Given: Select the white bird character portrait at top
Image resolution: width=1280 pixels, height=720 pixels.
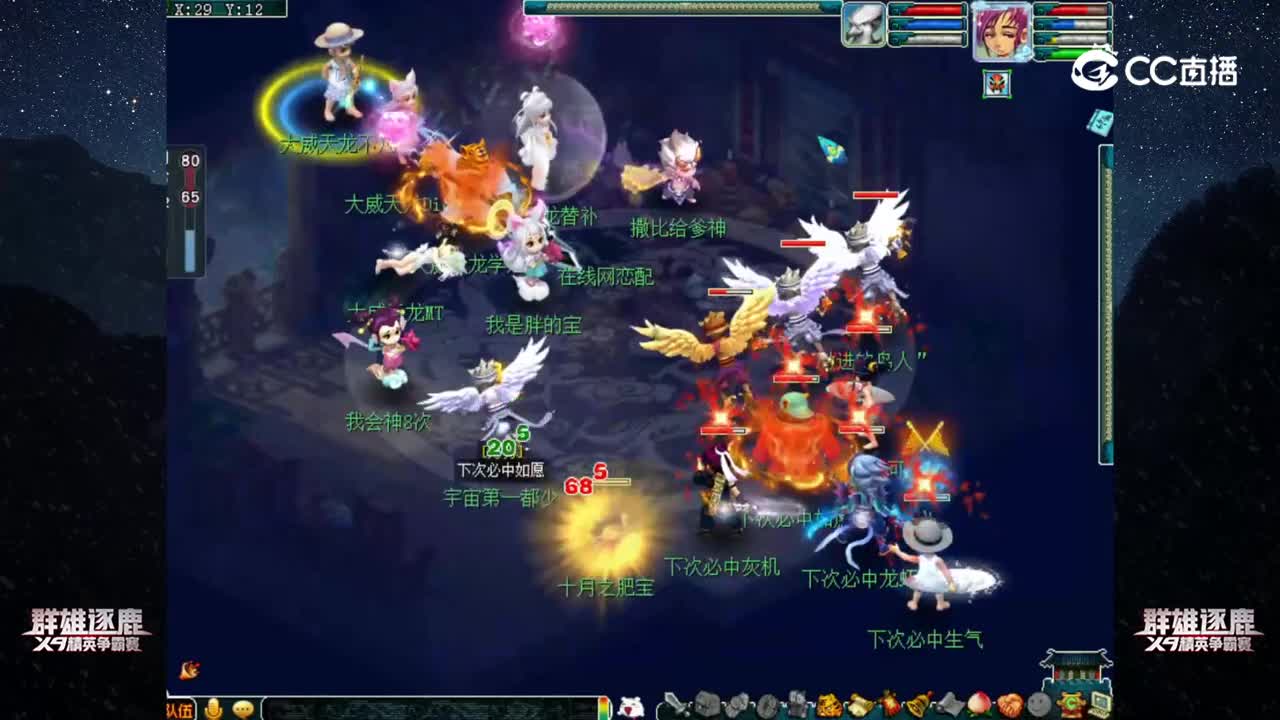Looking at the screenshot, I should click(862, 27).
